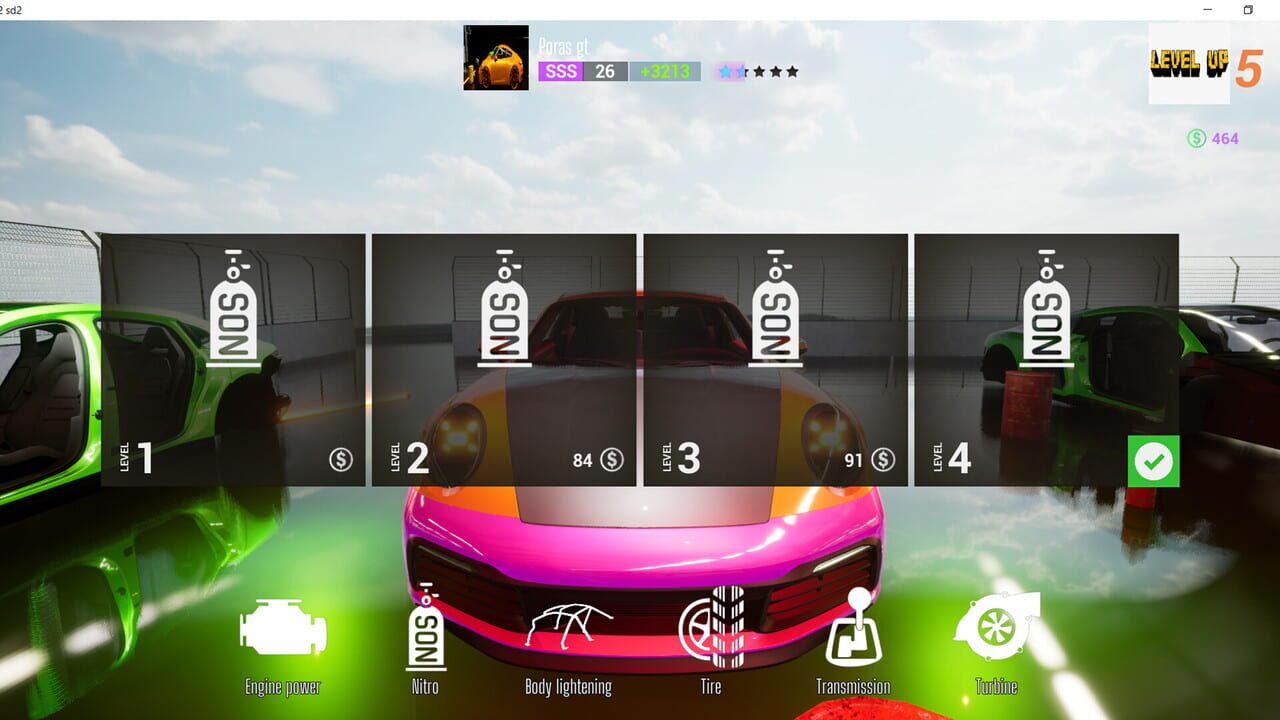Click the +3213 experience counter
The width and height of the screenshot is (1280, 720).
tap(665, 71)
